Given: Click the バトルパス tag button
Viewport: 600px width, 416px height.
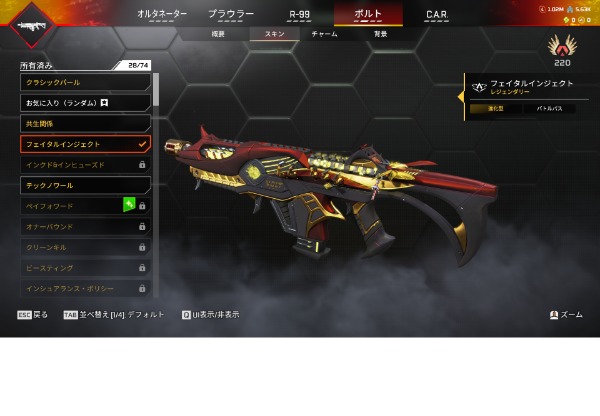Looking at the screenshot, I should pos(550,108).
